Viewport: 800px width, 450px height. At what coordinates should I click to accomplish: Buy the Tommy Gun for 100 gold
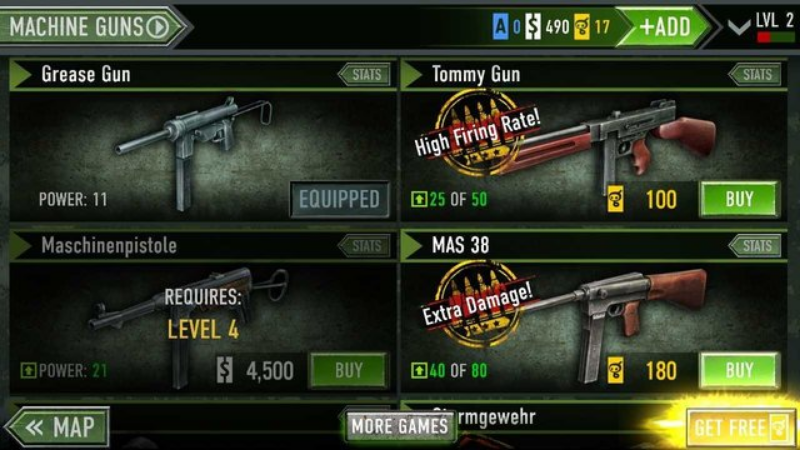[739, 199]
